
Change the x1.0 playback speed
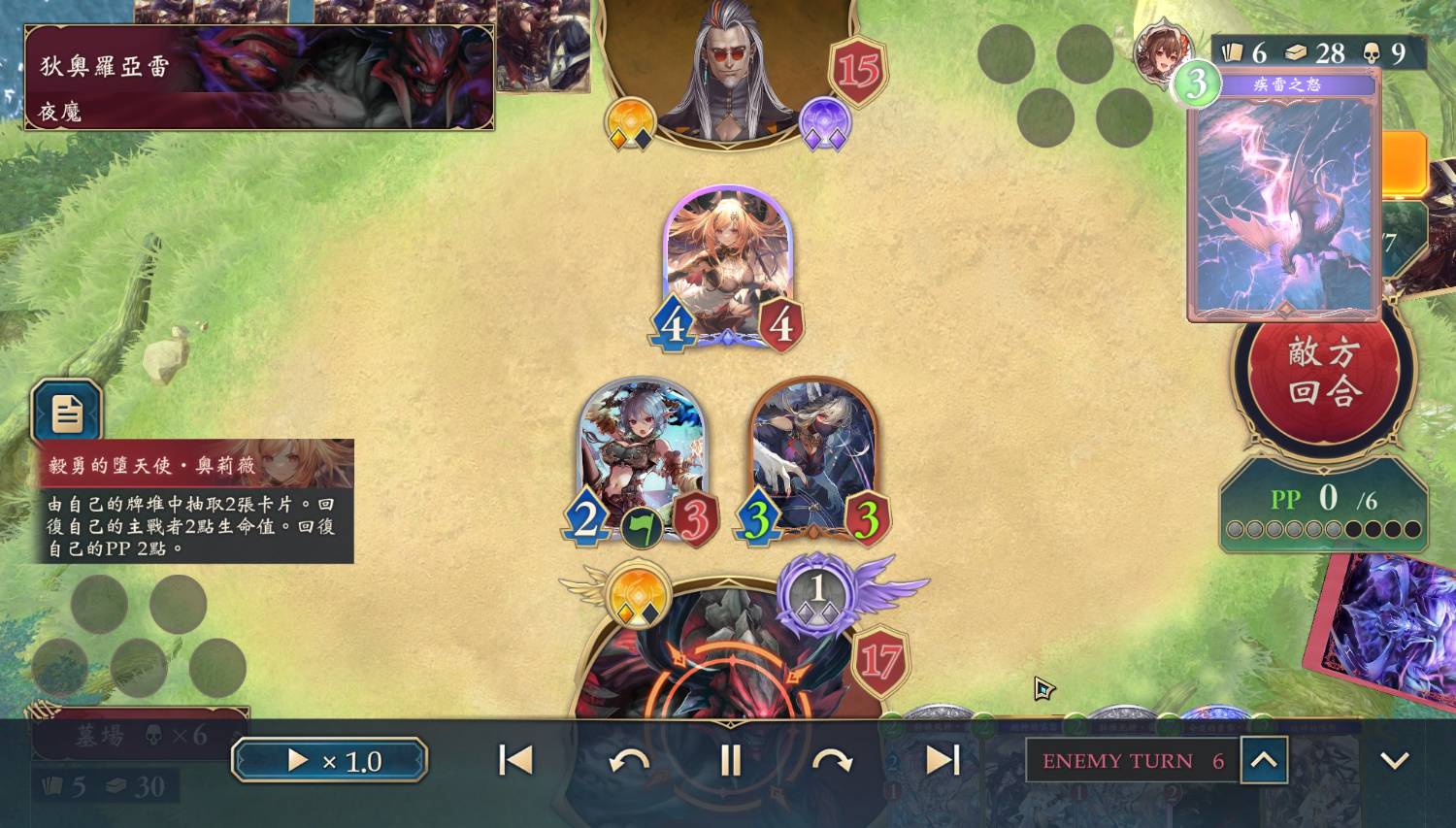[x=329, y=760]
